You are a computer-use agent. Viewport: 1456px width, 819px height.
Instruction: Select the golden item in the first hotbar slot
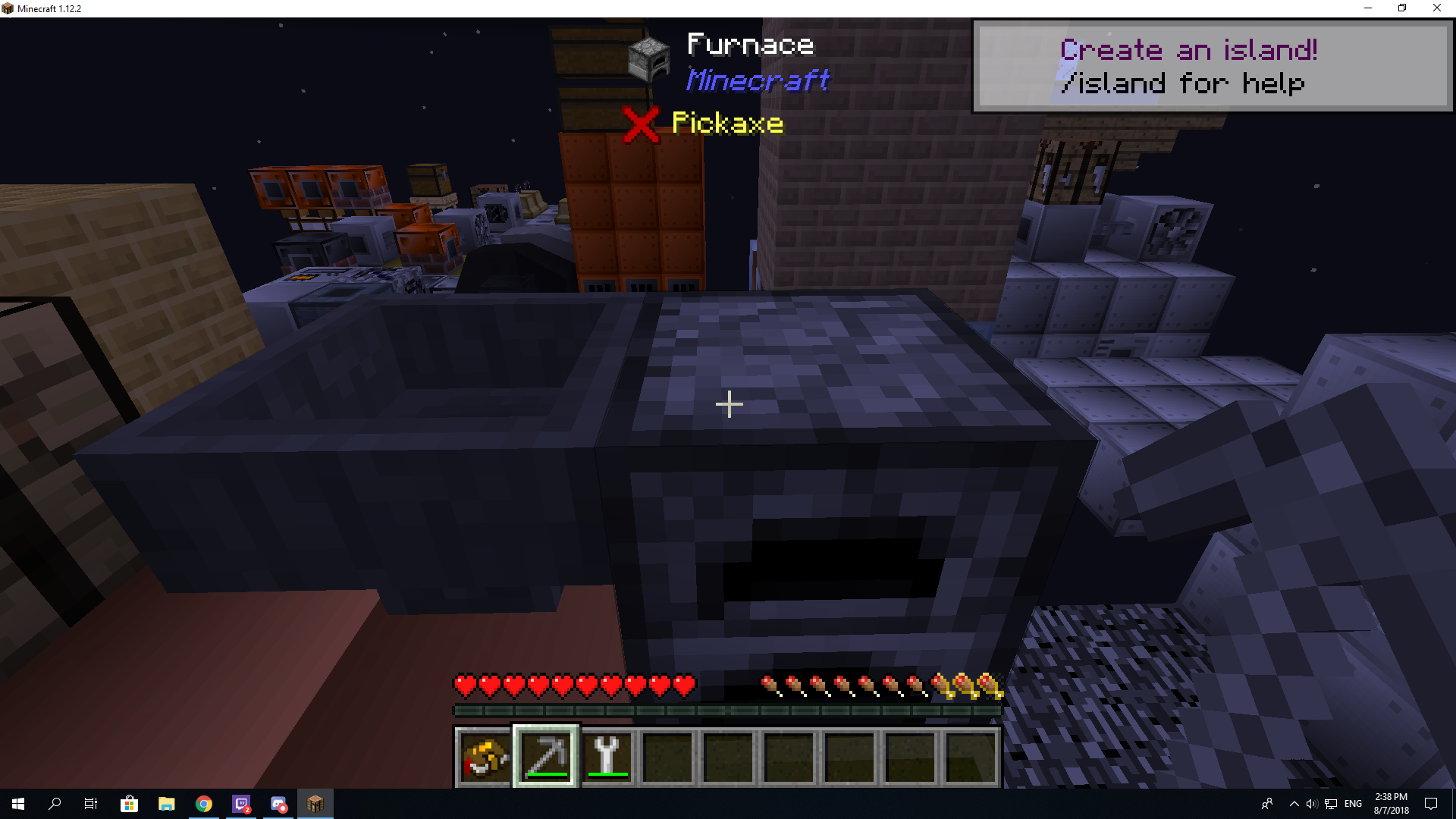coord(484,756)
